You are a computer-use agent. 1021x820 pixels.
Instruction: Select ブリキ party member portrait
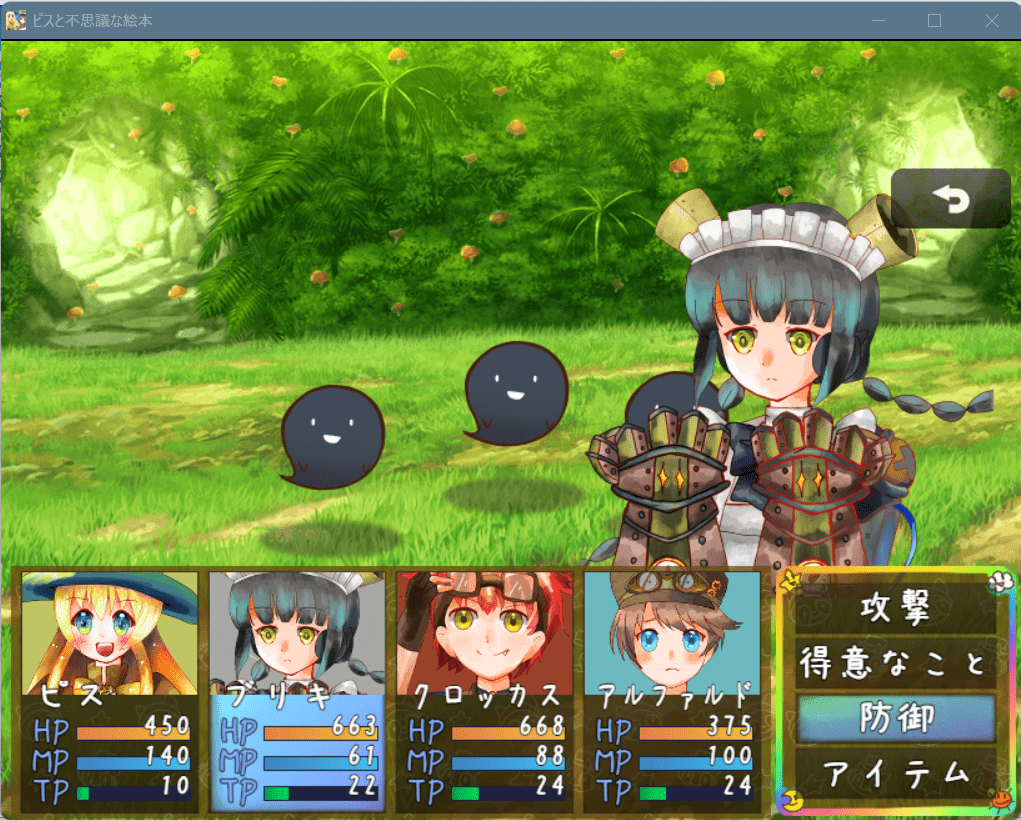point(297,633)
